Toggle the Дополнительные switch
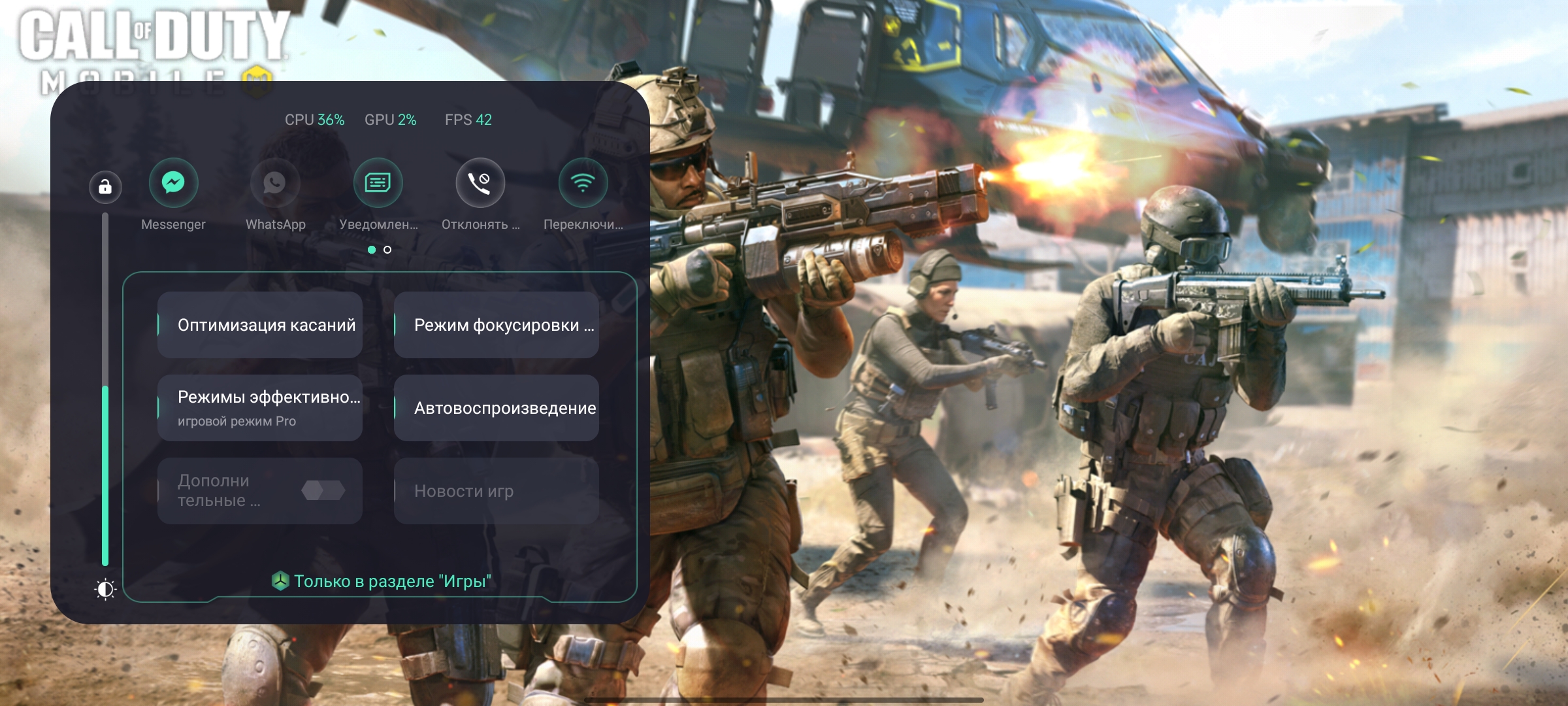1568x706 pixels. click(323, 490)
